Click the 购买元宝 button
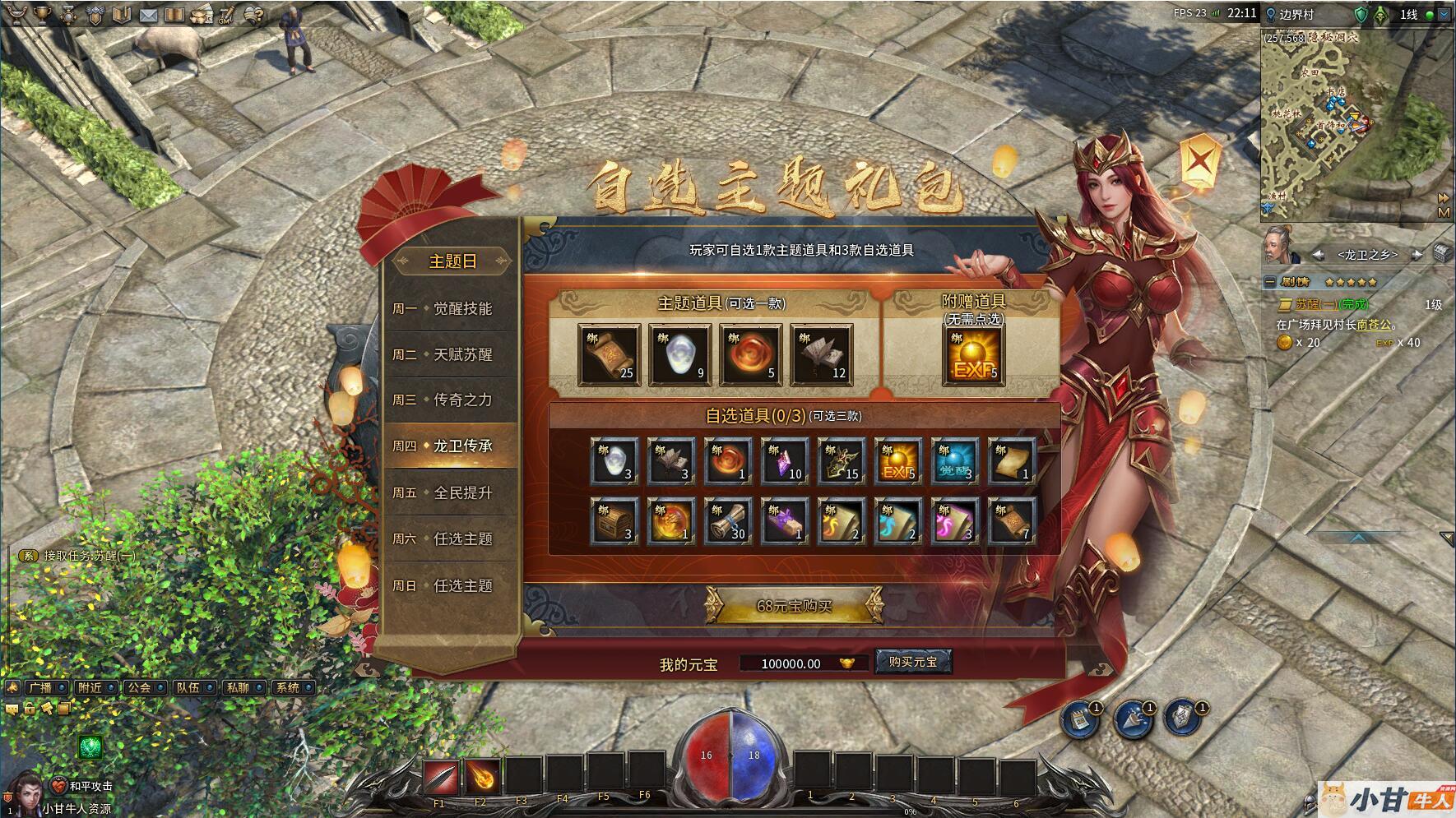Image resolution: width=1456 pixels, height=818 pixels. click(913, 662)
